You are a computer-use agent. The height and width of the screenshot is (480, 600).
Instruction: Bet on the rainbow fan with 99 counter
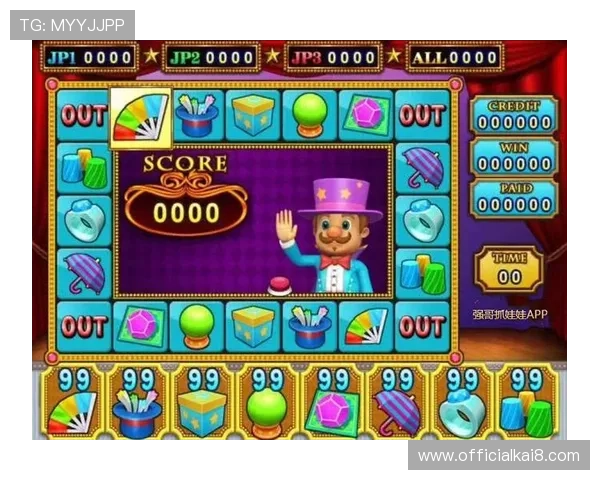[x=74, y=402]
